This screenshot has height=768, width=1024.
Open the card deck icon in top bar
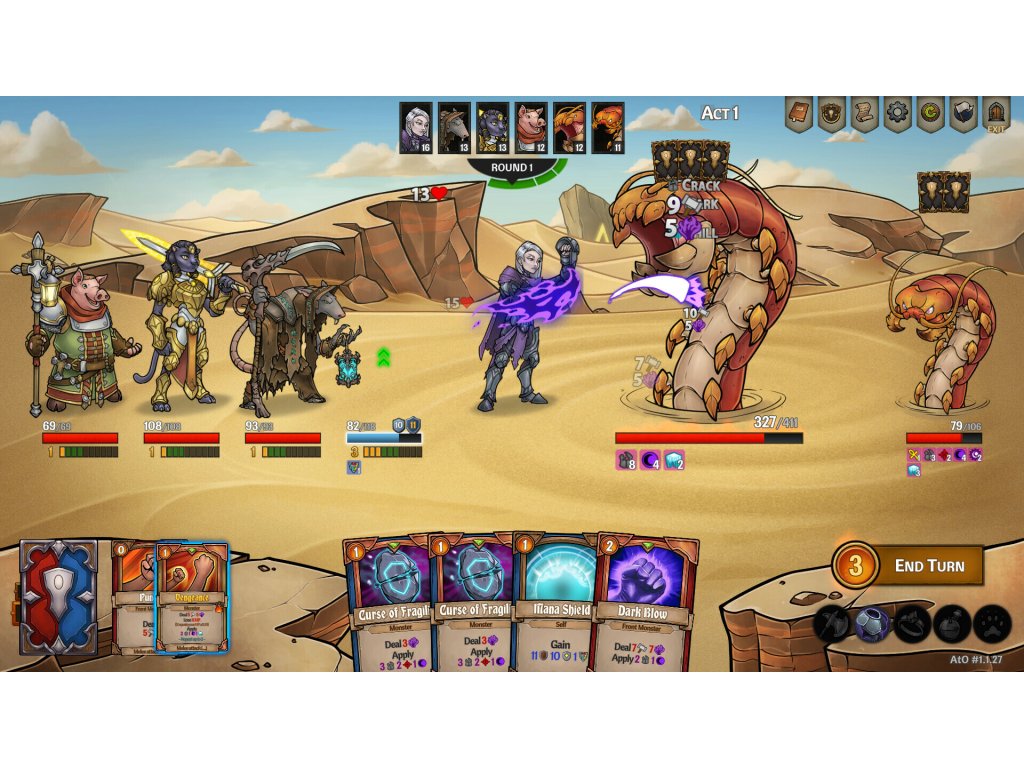click(963, 114)
